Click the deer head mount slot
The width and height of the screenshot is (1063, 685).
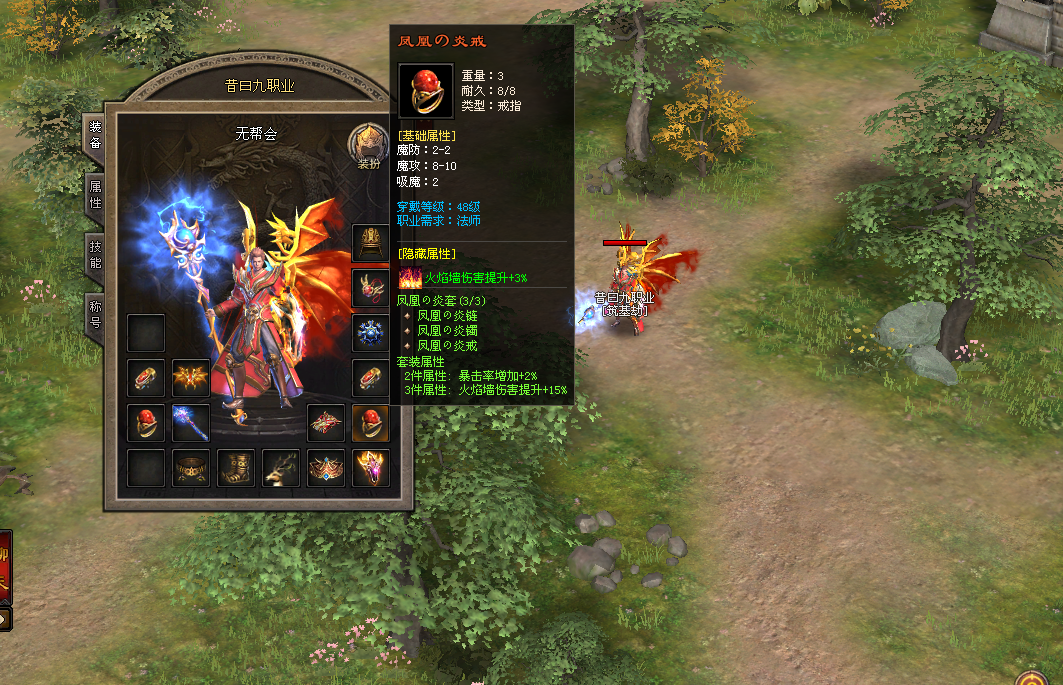tap(281, 468)
